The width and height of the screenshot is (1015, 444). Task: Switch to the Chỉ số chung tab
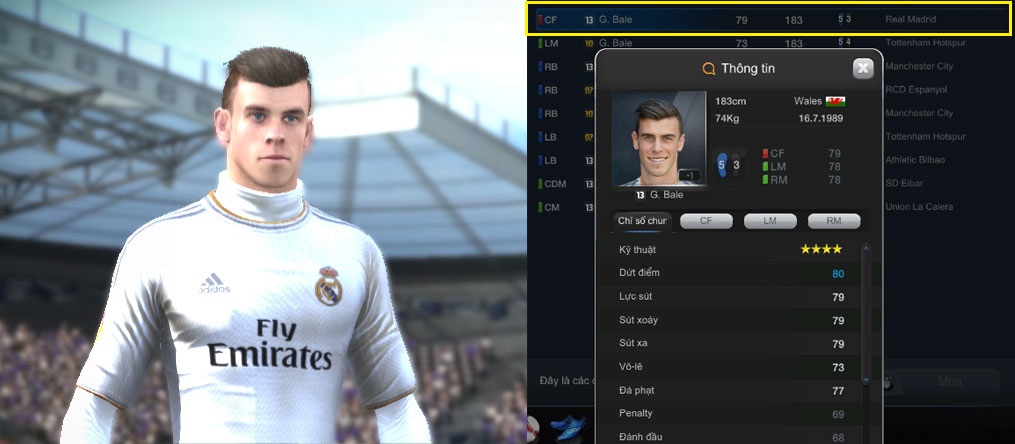pos(642,221)
